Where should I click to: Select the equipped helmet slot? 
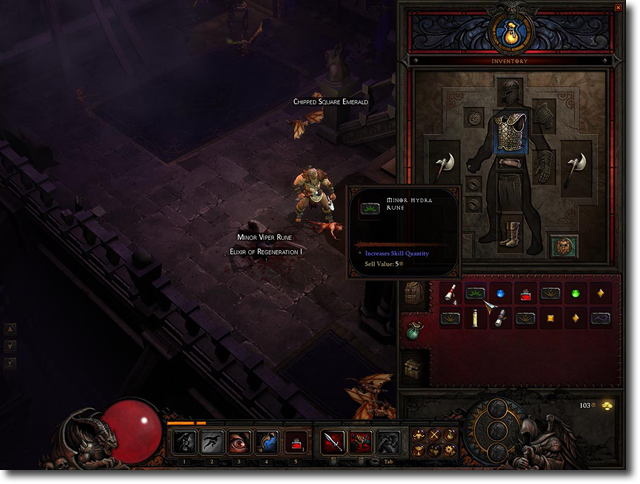point(510,93)
